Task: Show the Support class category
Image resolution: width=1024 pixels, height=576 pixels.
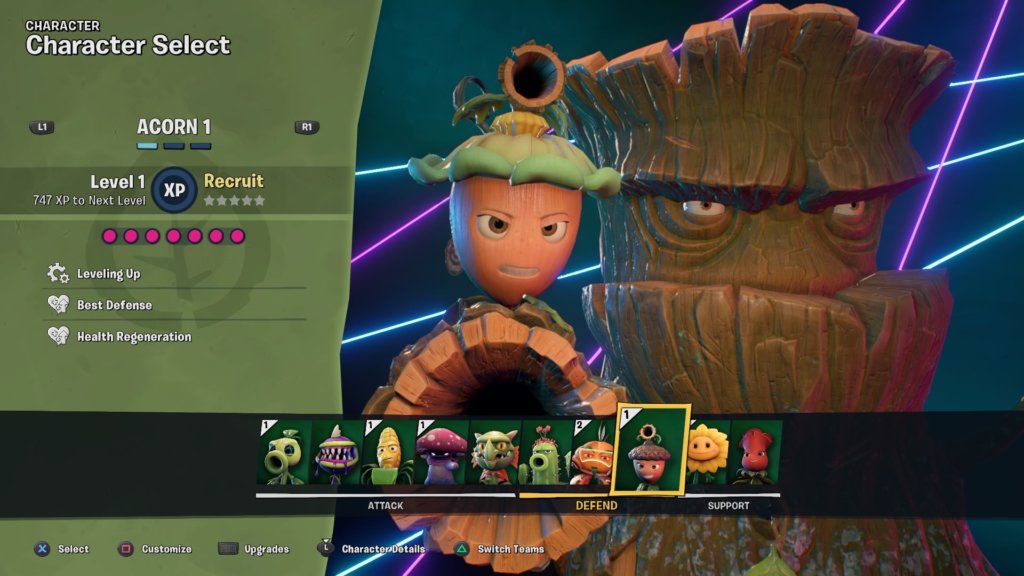Action: [x=728, y=506]
